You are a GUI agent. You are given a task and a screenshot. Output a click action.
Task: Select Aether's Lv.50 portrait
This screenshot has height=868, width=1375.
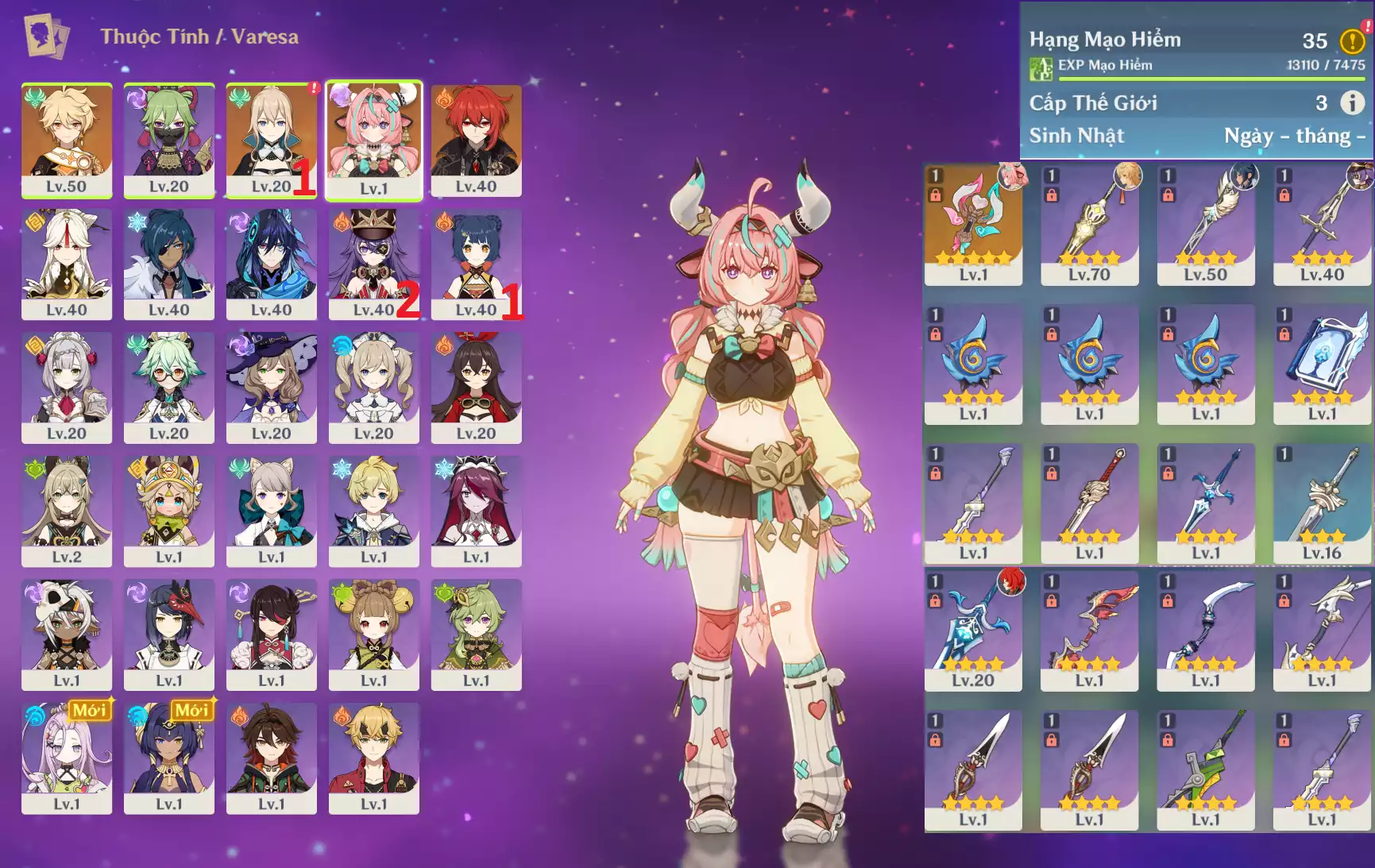tap(67, 140)
